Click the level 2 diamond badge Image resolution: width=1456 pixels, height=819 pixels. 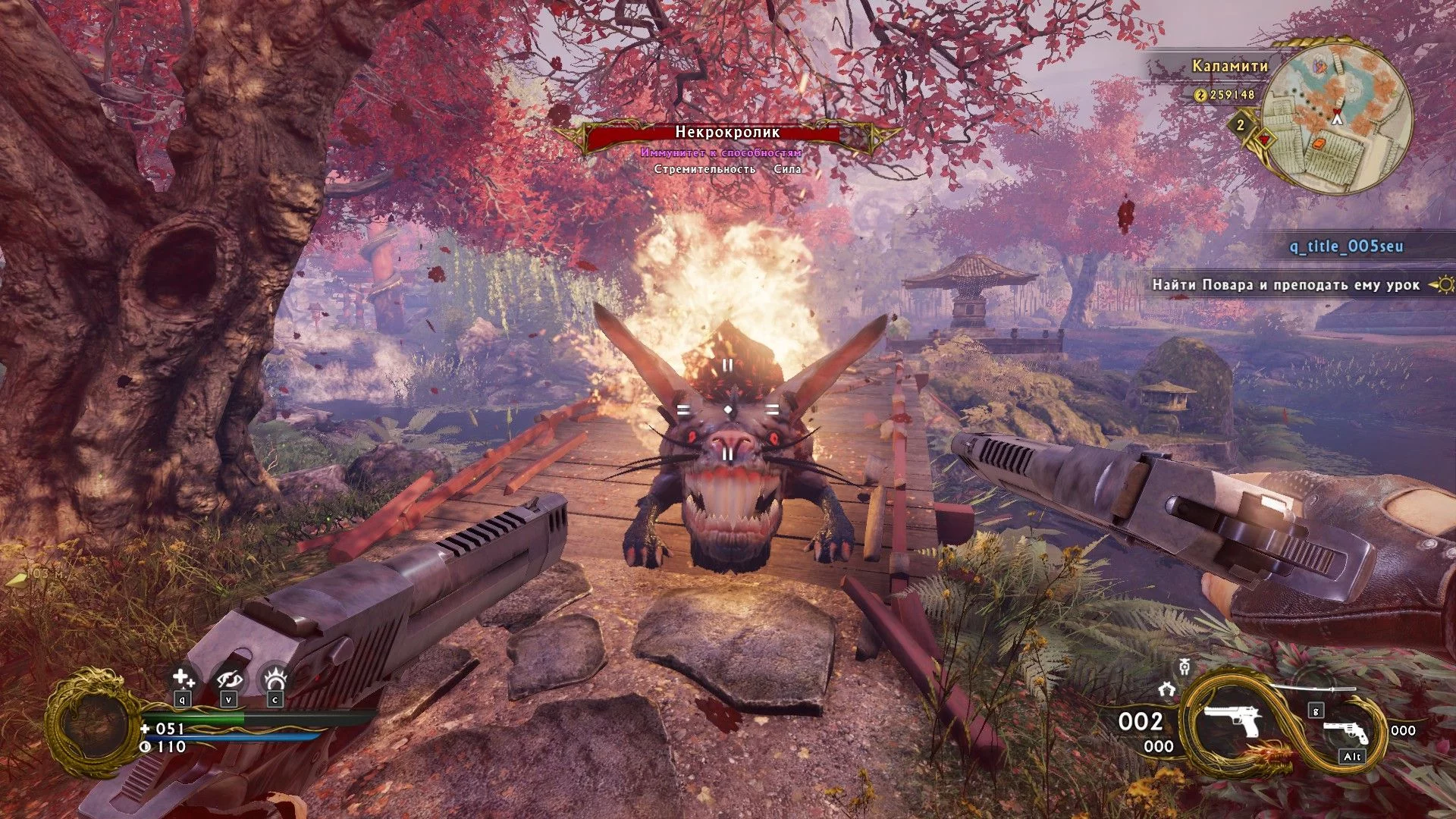tap(1241, 124)
